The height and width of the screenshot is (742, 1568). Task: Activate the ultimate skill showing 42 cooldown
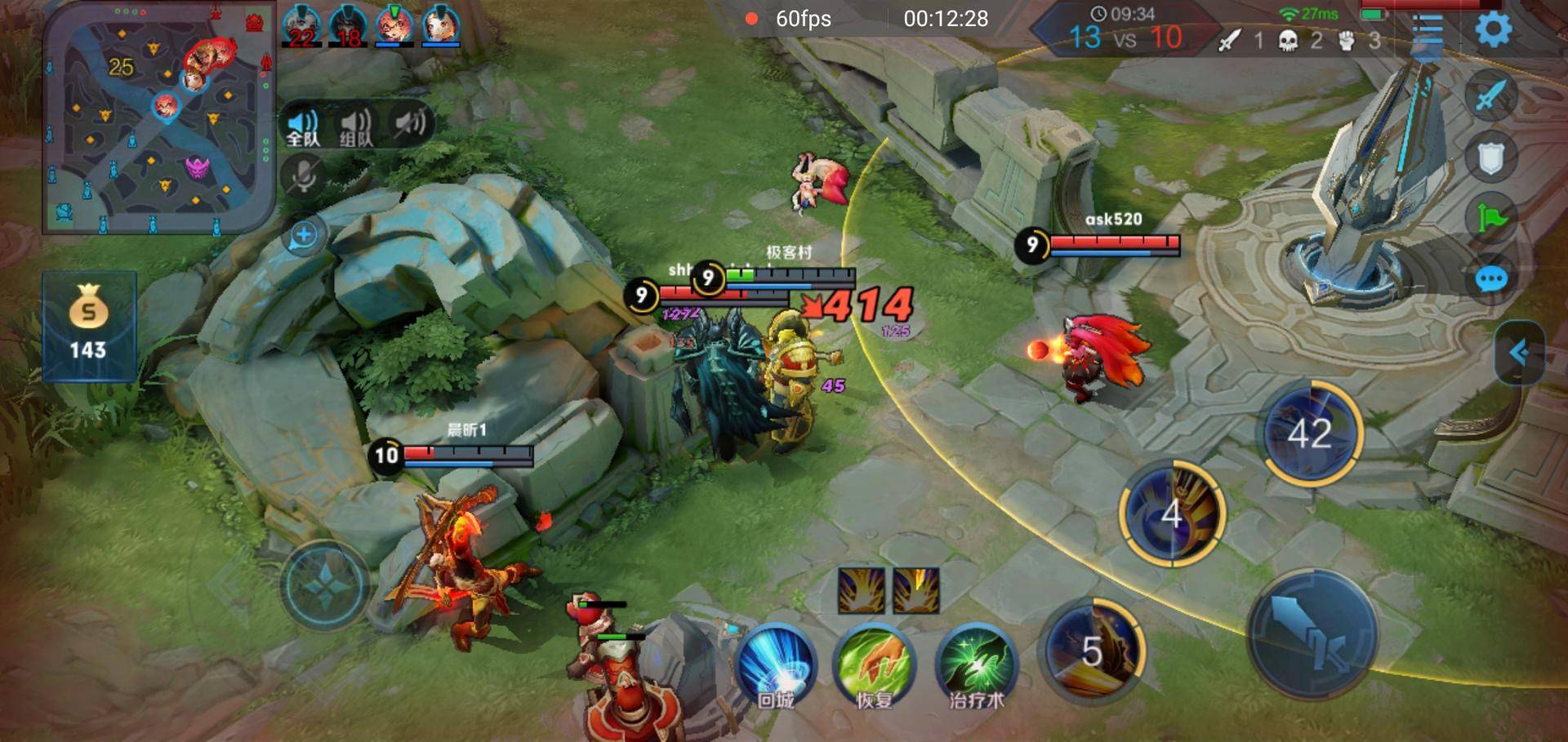1310,433
